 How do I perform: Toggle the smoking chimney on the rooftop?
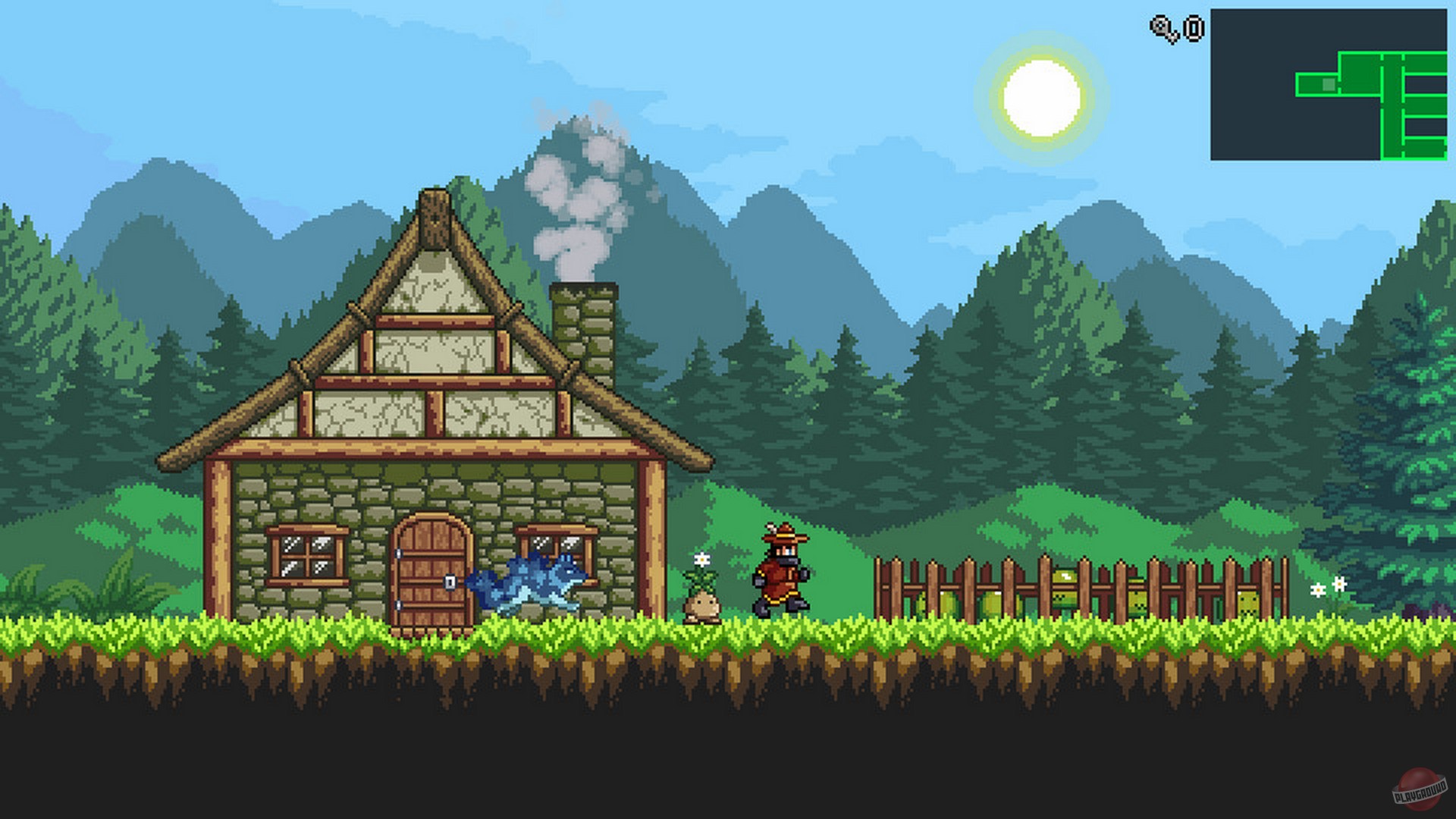point(584,318)
